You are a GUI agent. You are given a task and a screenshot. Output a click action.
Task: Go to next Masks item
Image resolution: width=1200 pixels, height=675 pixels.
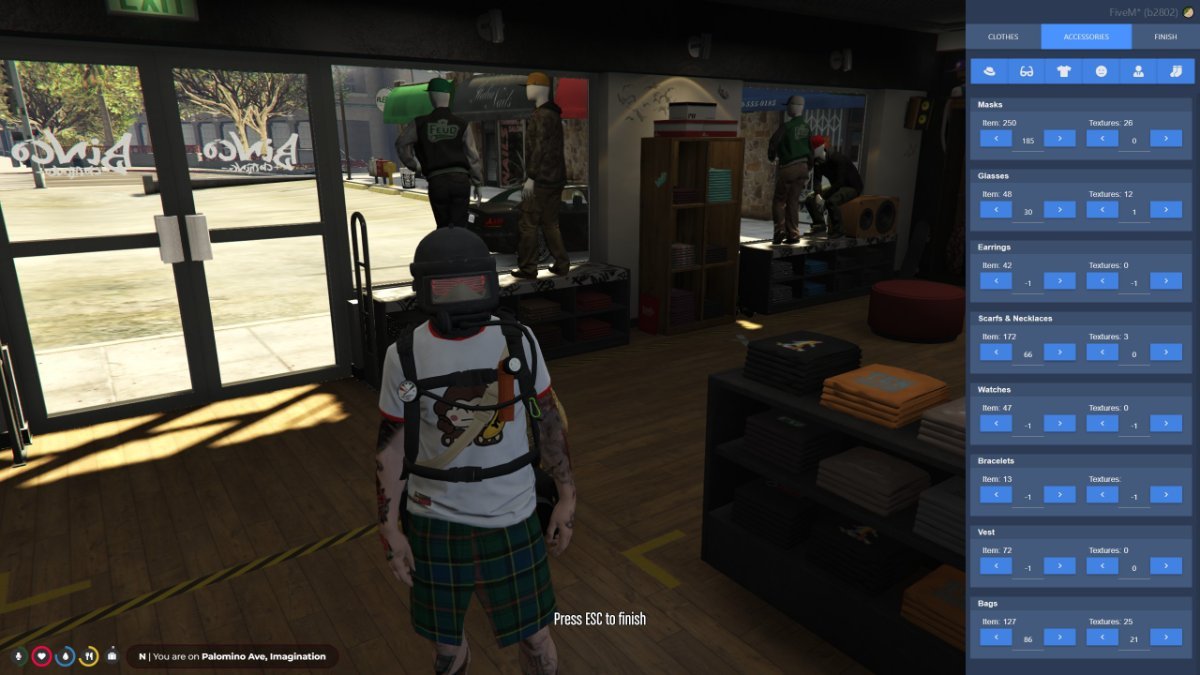1059,138
